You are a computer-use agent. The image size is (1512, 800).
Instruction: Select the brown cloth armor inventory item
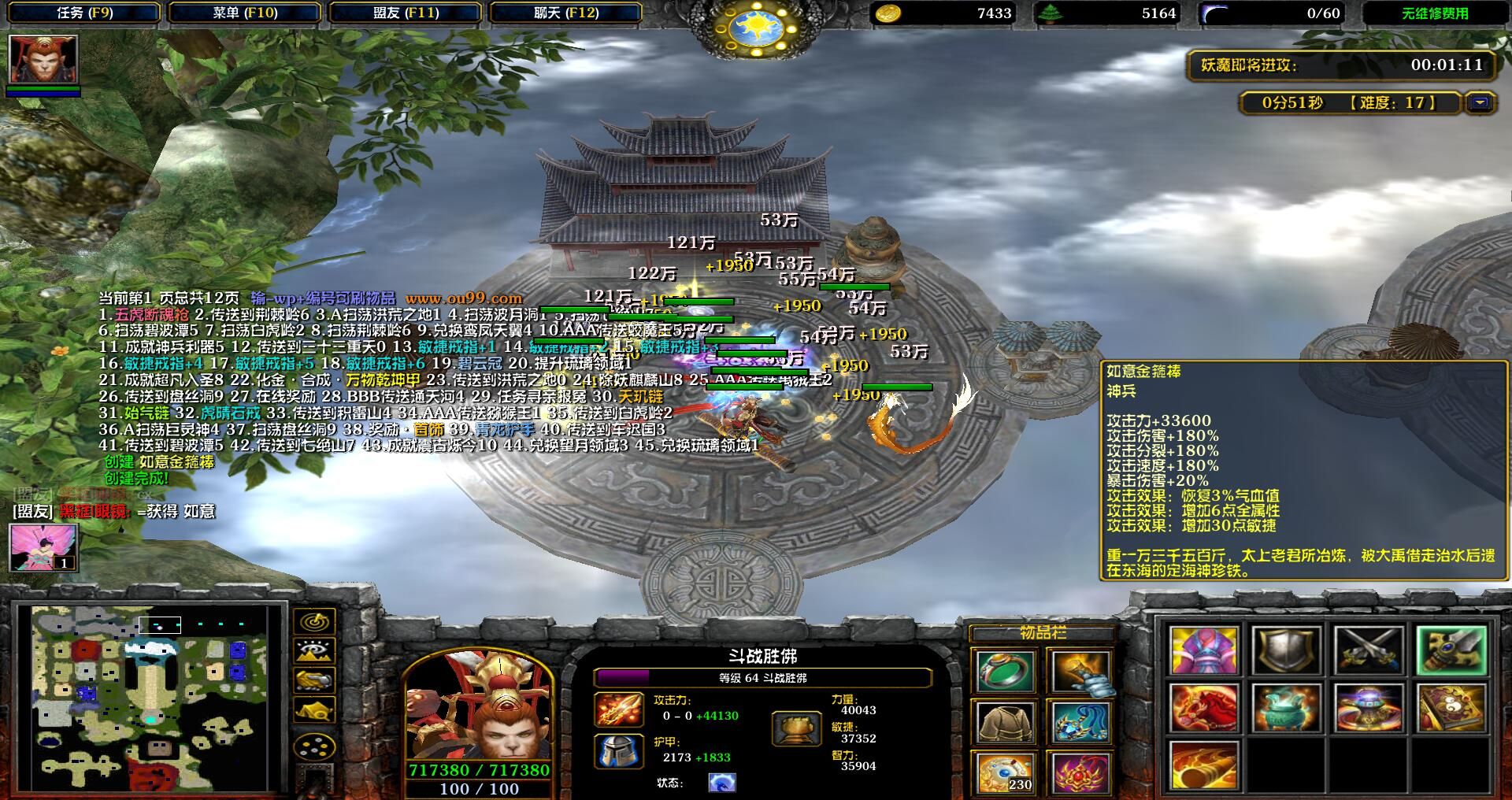(1006, 721)
